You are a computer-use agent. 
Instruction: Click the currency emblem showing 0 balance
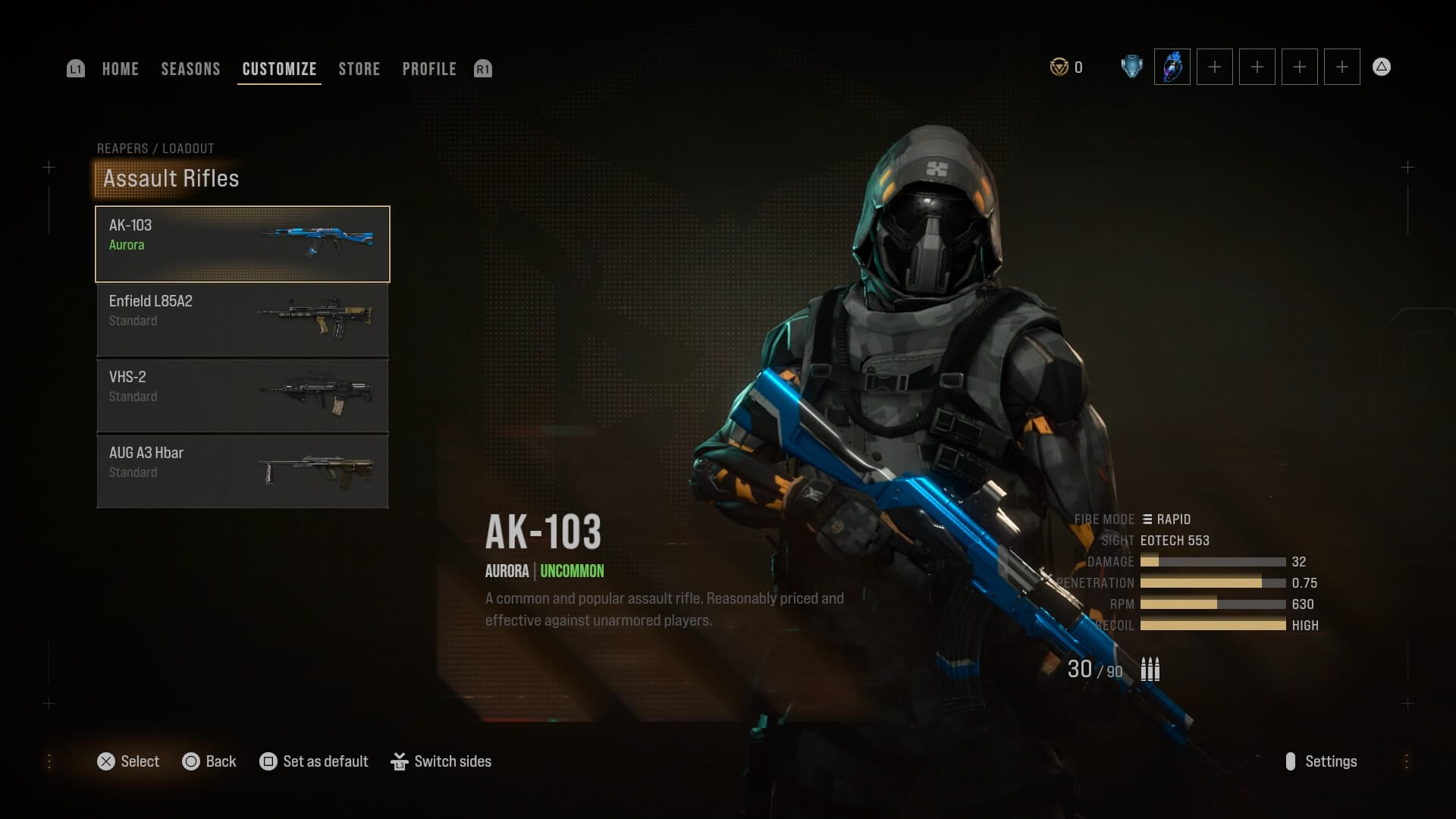(x=1059, y=67)
